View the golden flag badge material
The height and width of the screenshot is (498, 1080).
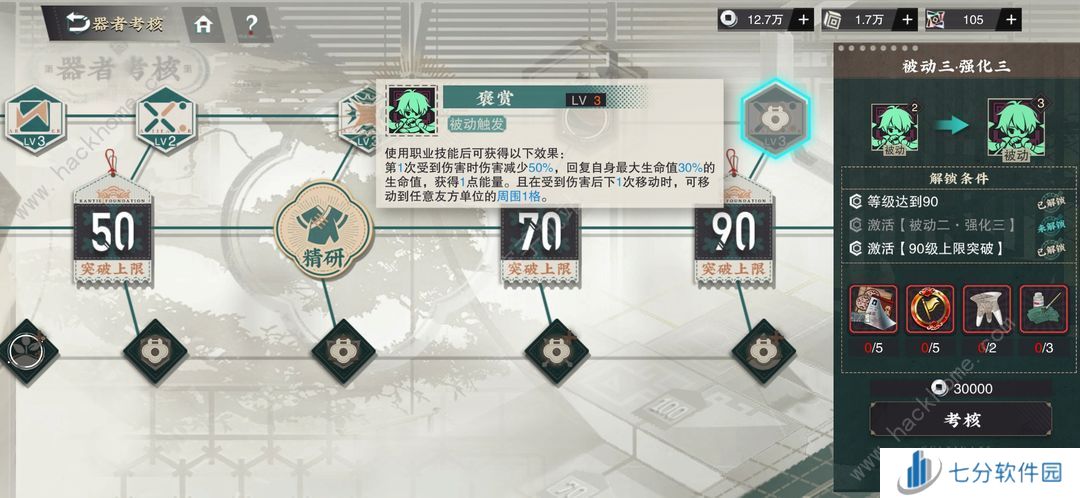pyautogui.click(x=930, y=310)
